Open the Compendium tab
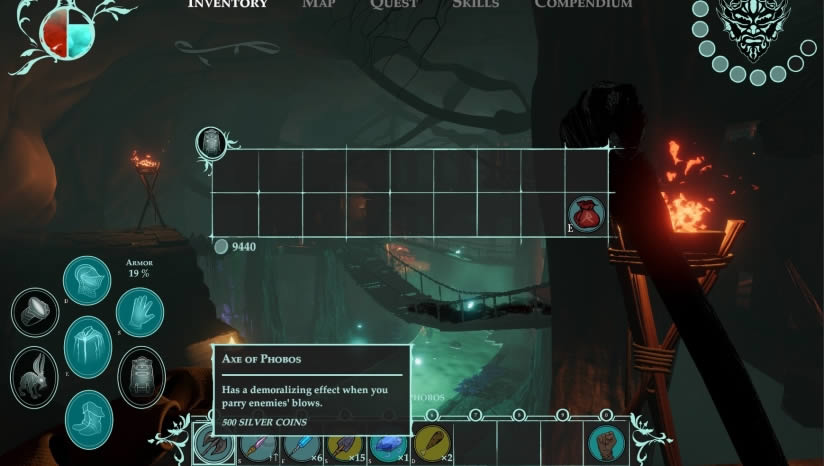The width and height of the screenshot is (824, 466). click(x=583, y=4)
